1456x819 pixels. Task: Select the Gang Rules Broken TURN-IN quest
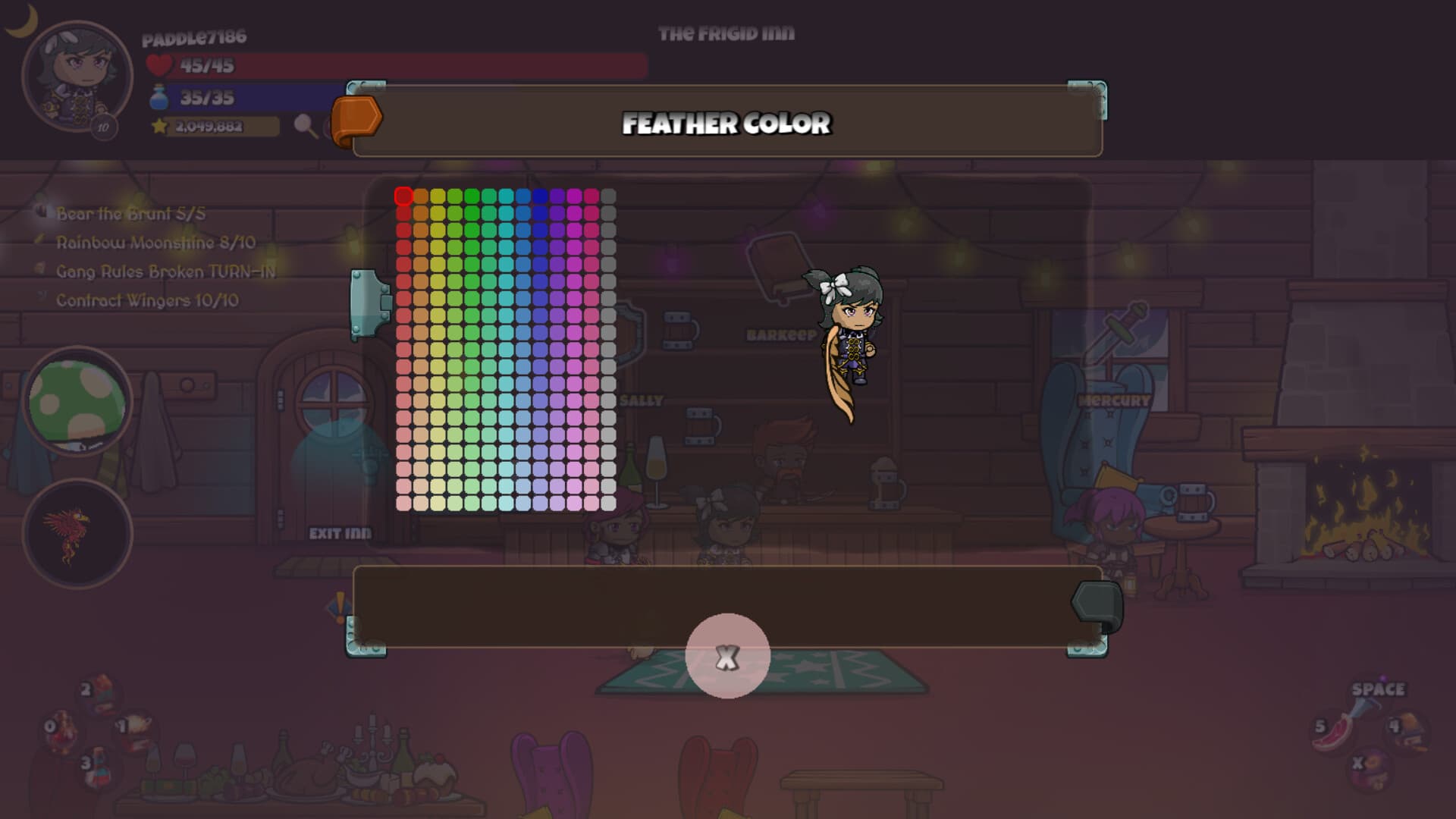click(165, 271)
